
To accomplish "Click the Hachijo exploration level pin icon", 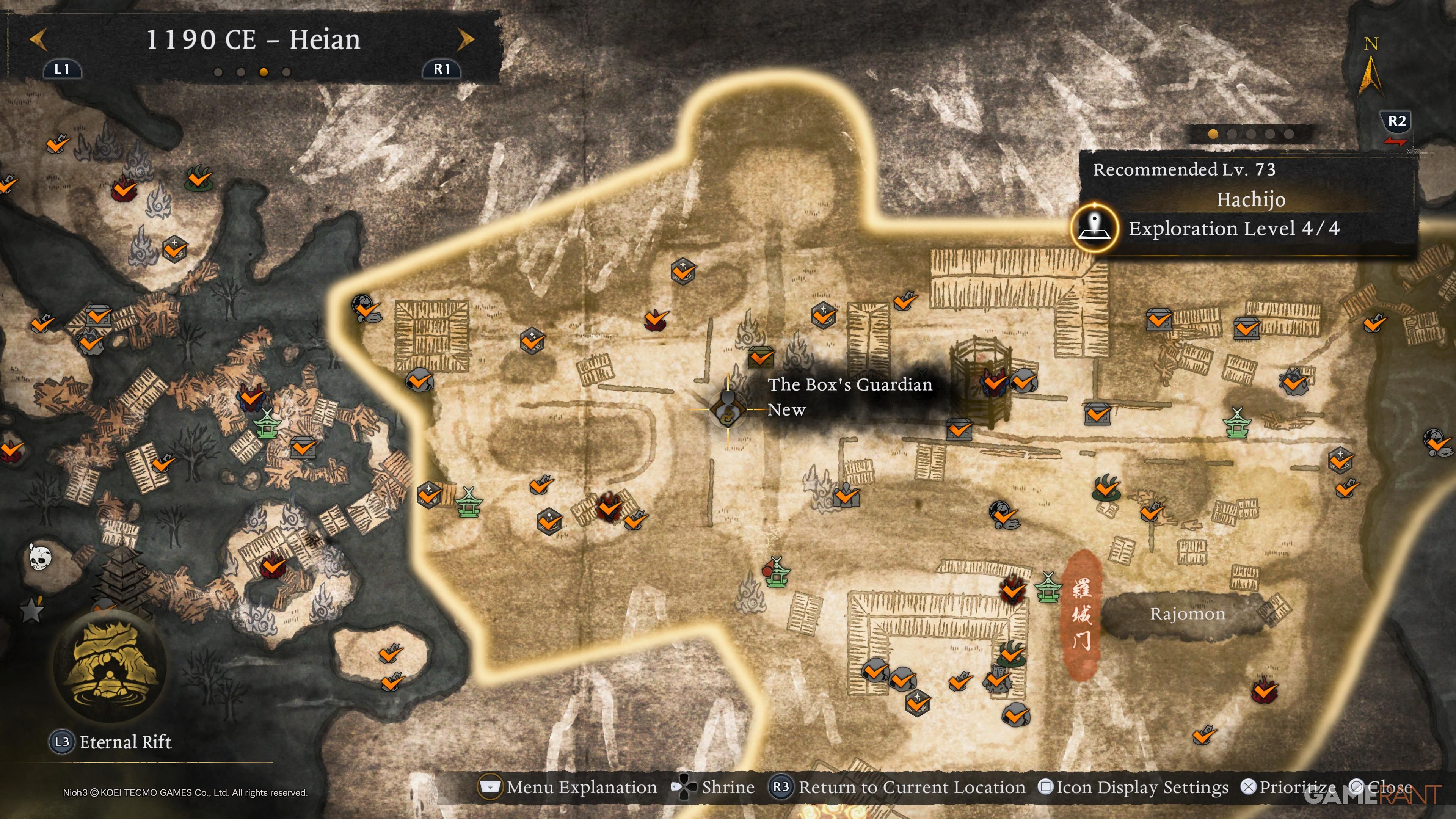I will (x=1095, y=227).
